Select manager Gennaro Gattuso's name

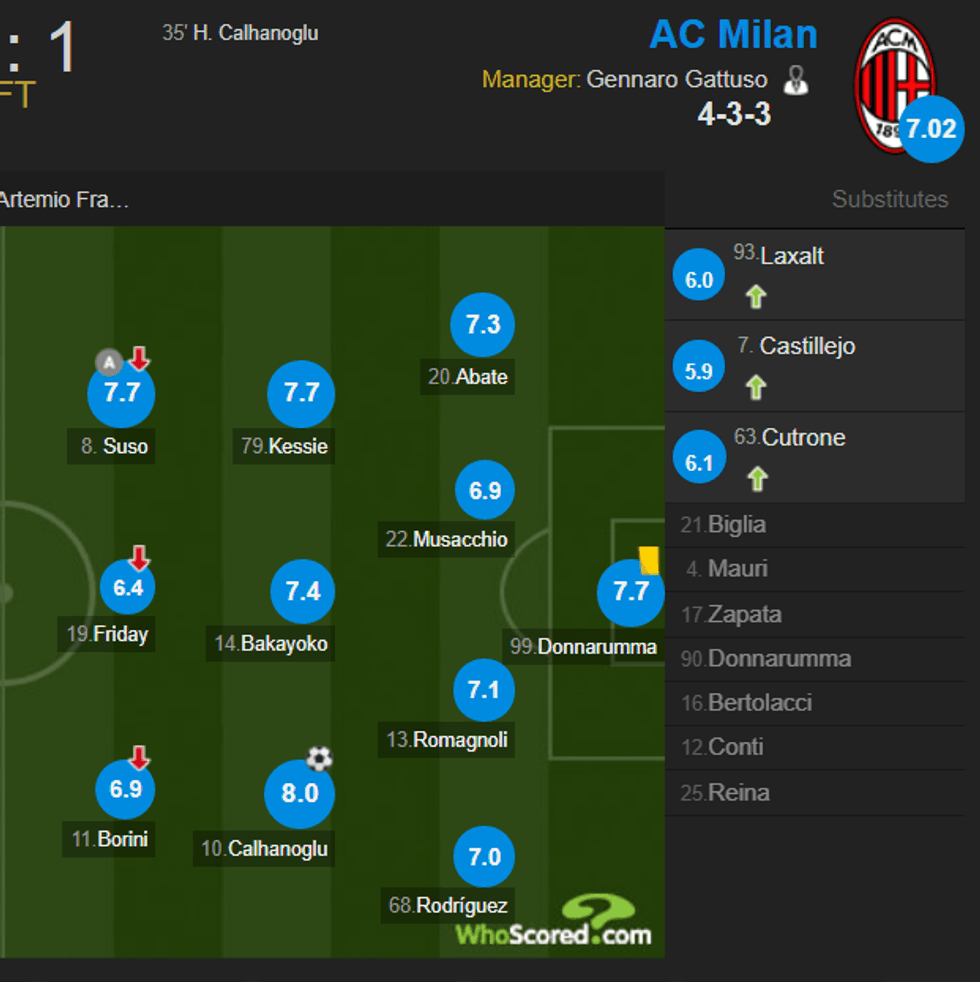point(676,80)
